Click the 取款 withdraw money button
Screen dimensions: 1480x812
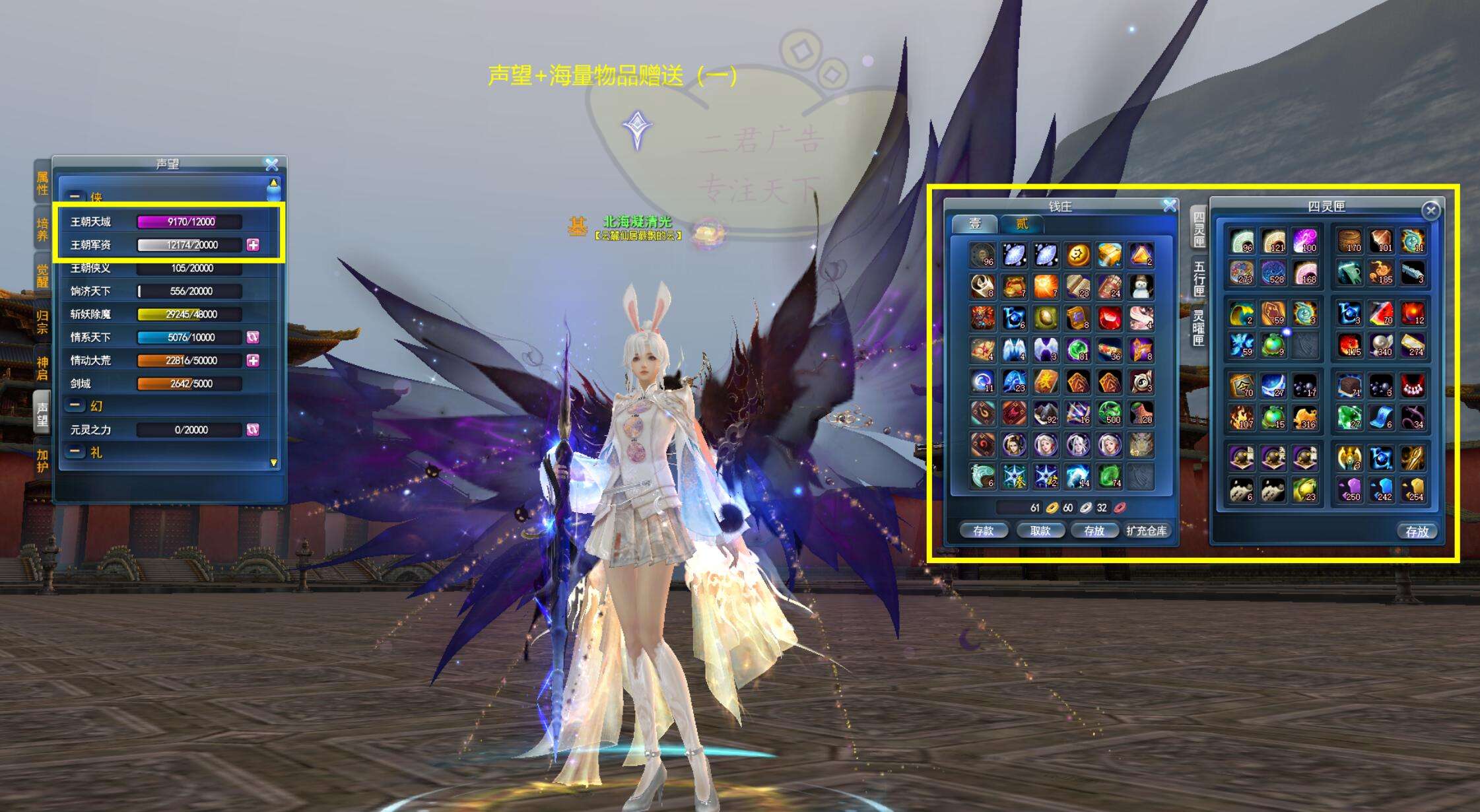tap(1040, 531)
